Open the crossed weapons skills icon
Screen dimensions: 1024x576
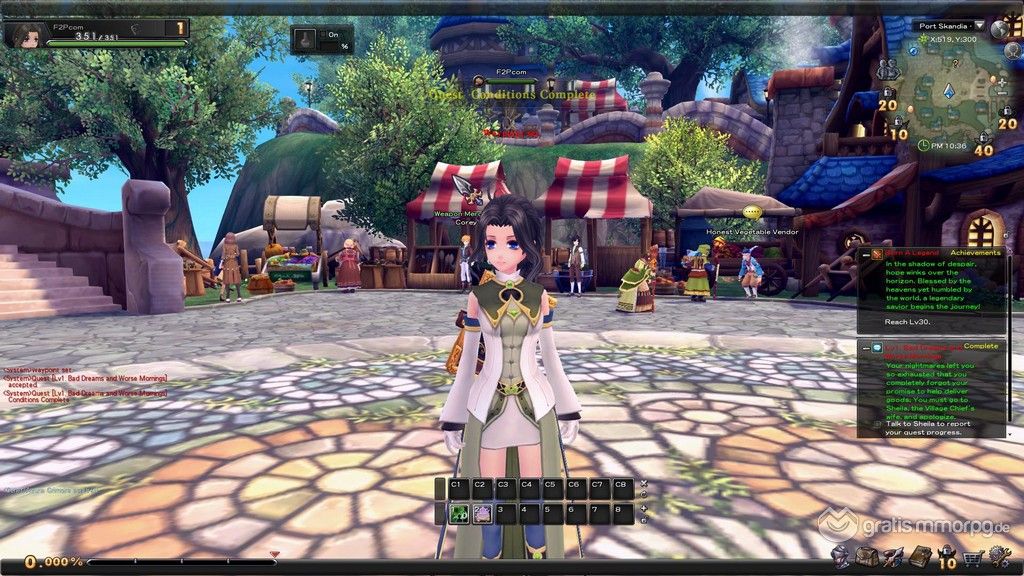tap(893, 556)
